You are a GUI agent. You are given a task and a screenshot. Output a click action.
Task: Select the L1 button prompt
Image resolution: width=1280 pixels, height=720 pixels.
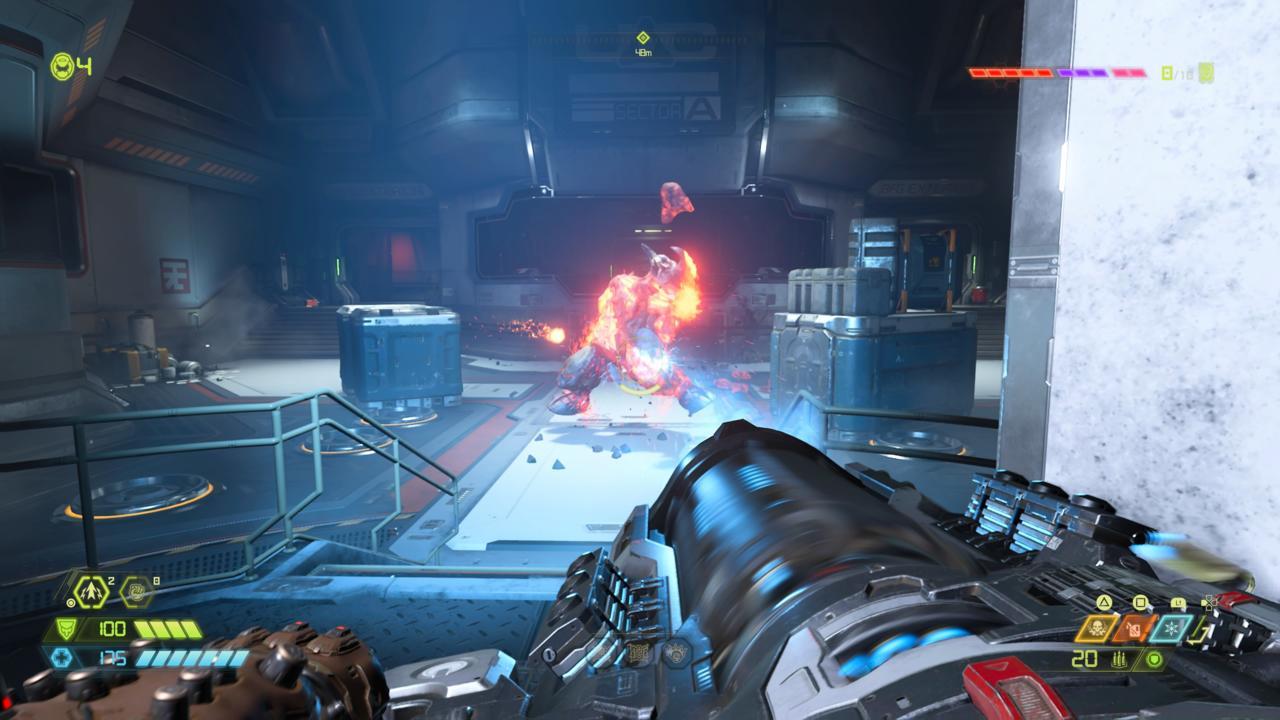1178,601
